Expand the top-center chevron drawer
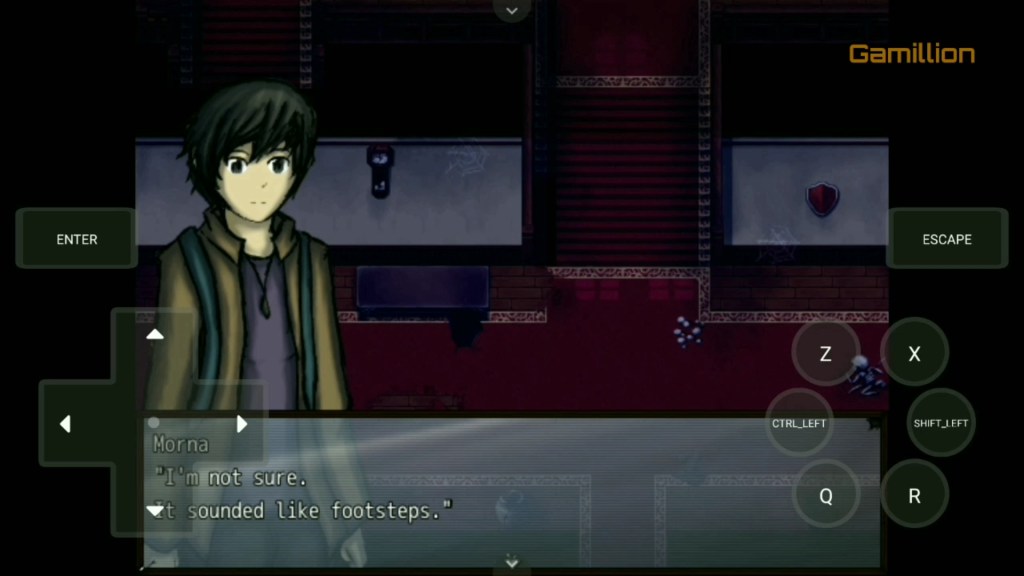This screenshot has width=1024, height=576. pos(512,10)
